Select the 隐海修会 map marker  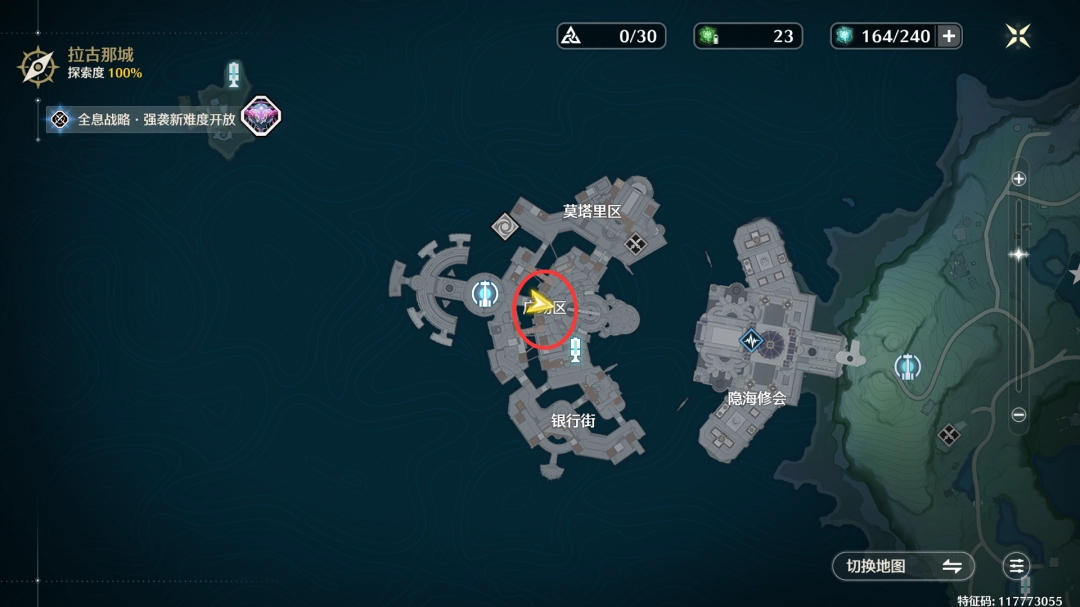[751, 341]
